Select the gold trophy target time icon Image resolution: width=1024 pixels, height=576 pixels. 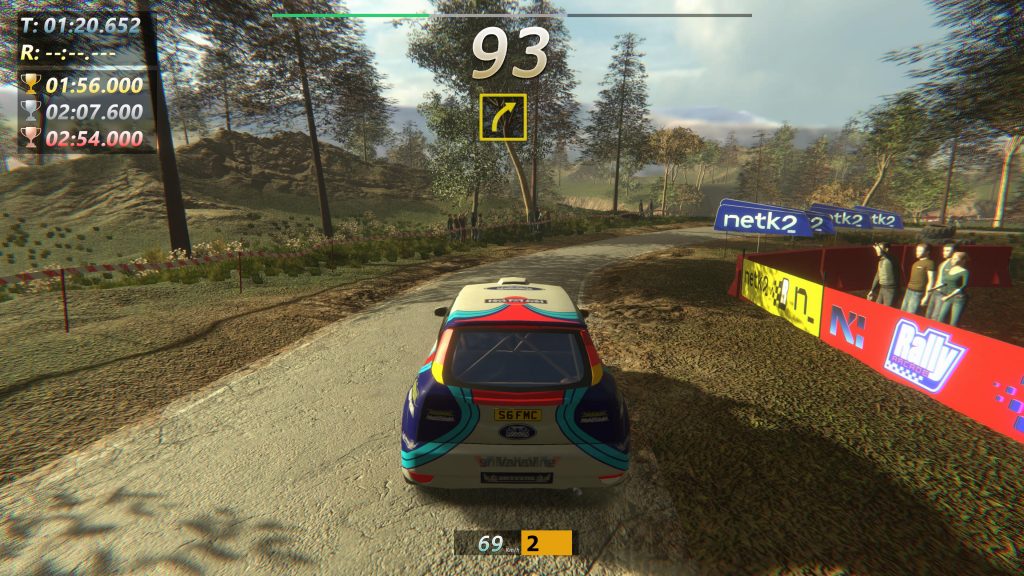click(31, 85)
